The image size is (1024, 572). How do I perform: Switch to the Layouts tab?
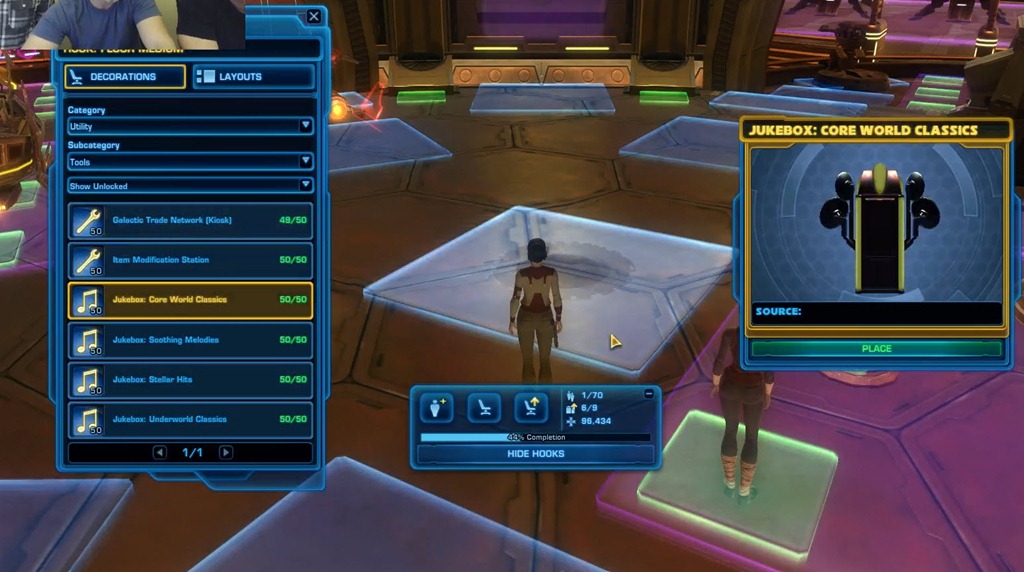click(x=253, y=77)
